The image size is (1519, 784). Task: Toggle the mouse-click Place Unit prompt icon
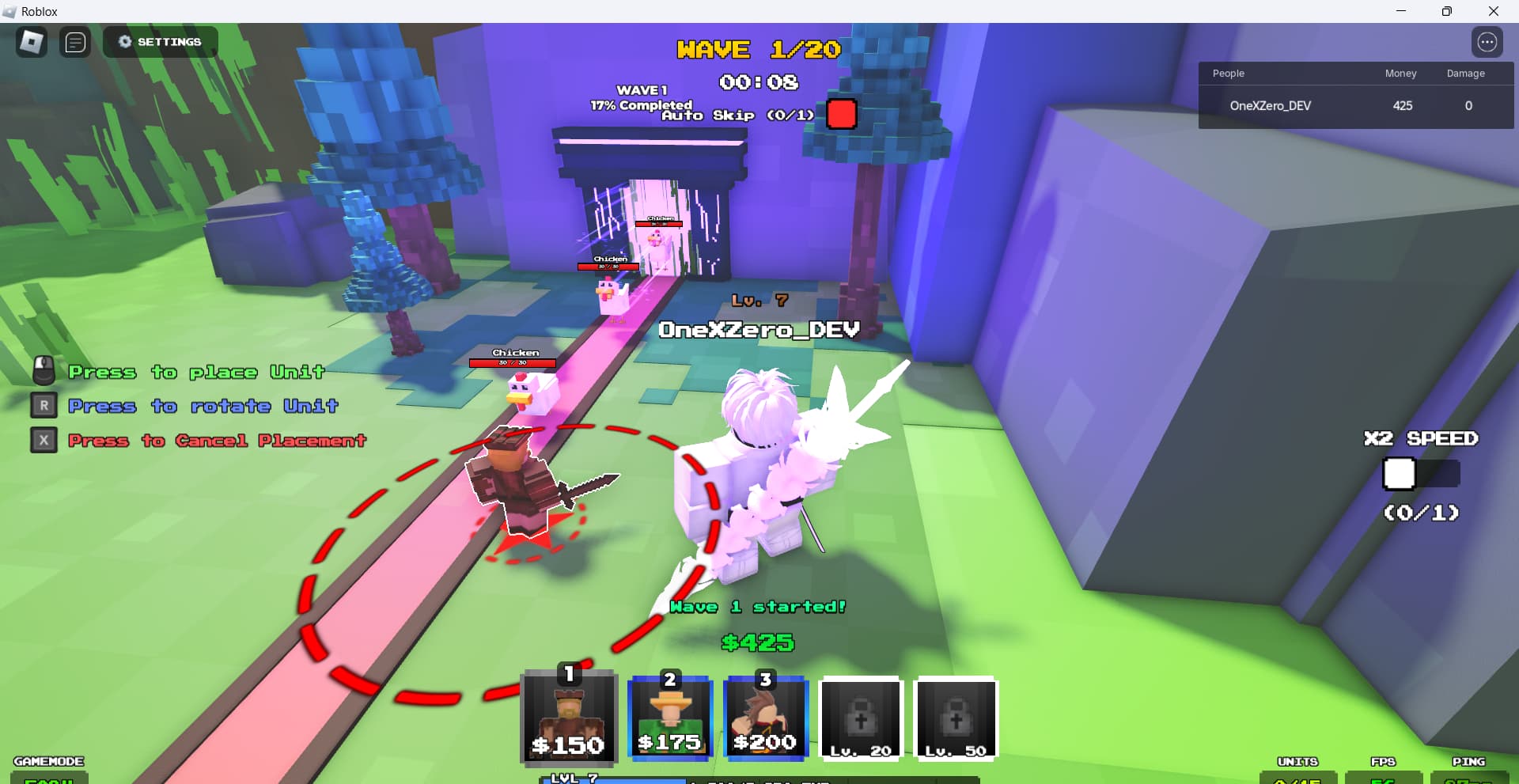[44, 370]
